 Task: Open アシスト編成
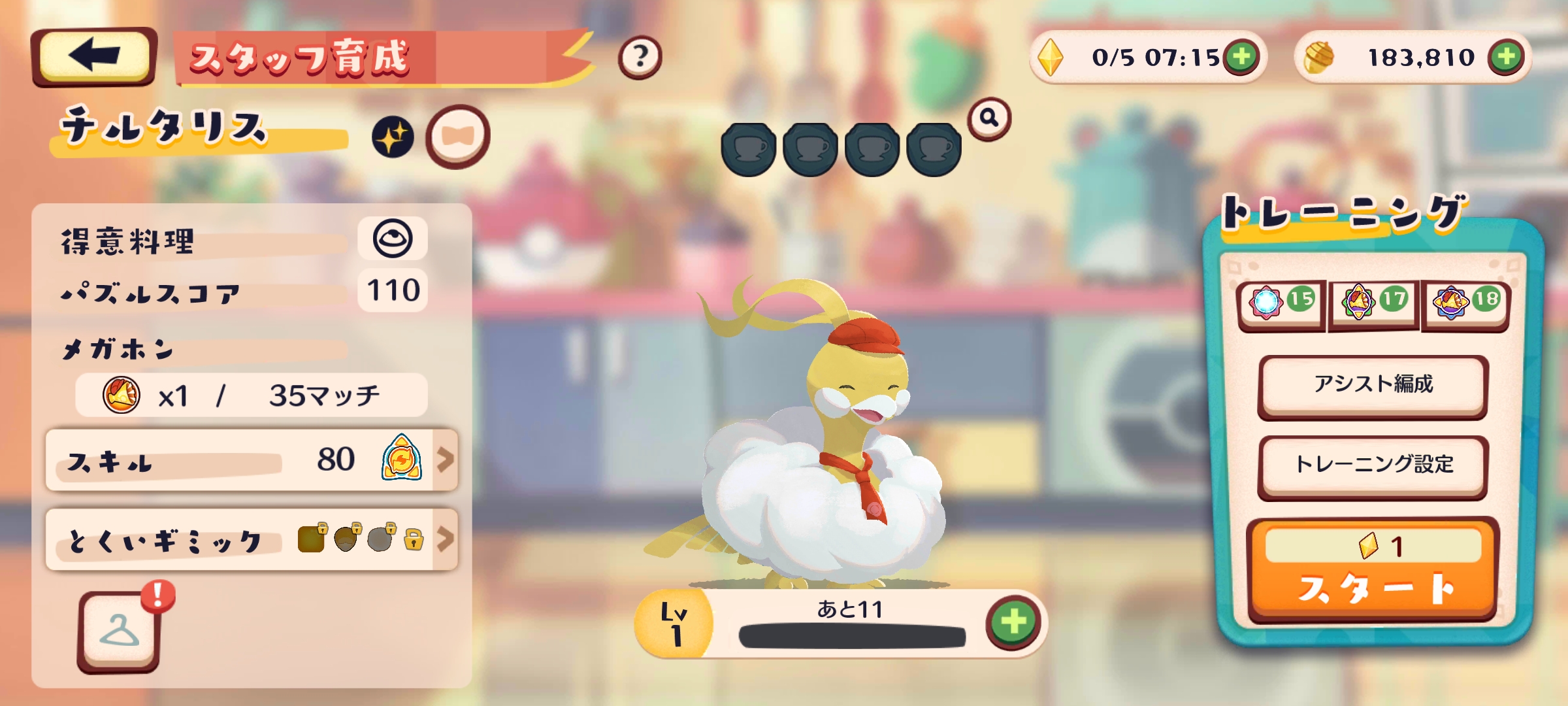[1373, 385]
